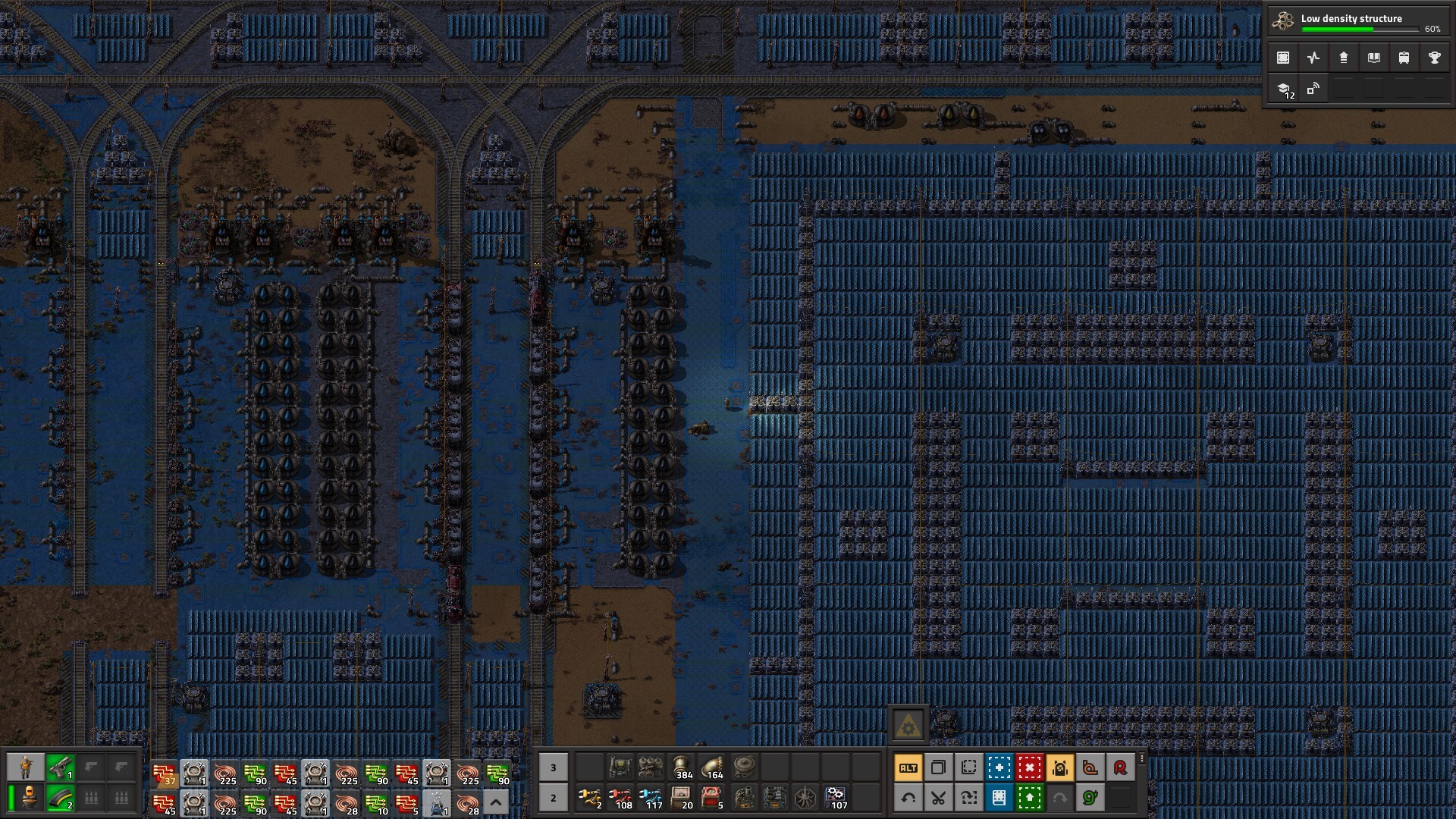Toggle the personal roboport backpack button
Image resolution: width=1456 pixels, height=819 pixels.
(1059, 768)
